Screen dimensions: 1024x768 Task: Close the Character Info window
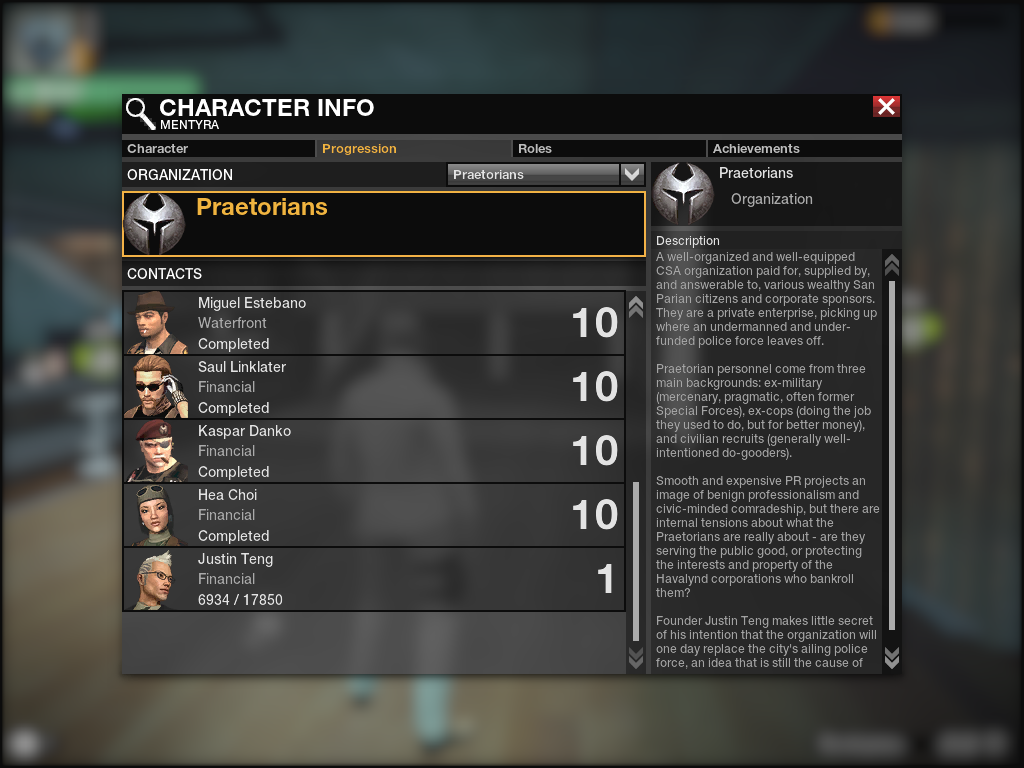[886, 107]
